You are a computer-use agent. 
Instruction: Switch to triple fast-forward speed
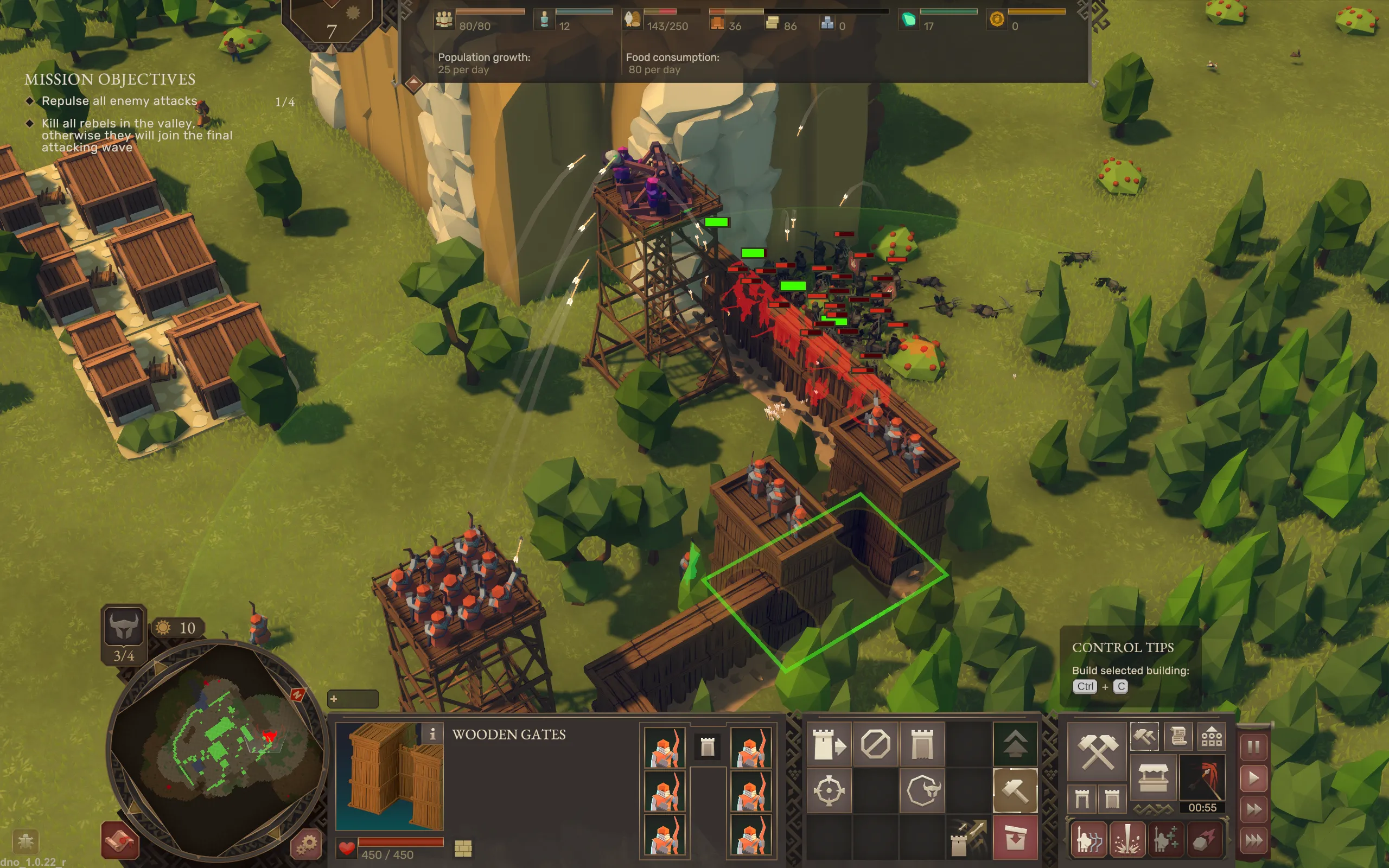1253,841
